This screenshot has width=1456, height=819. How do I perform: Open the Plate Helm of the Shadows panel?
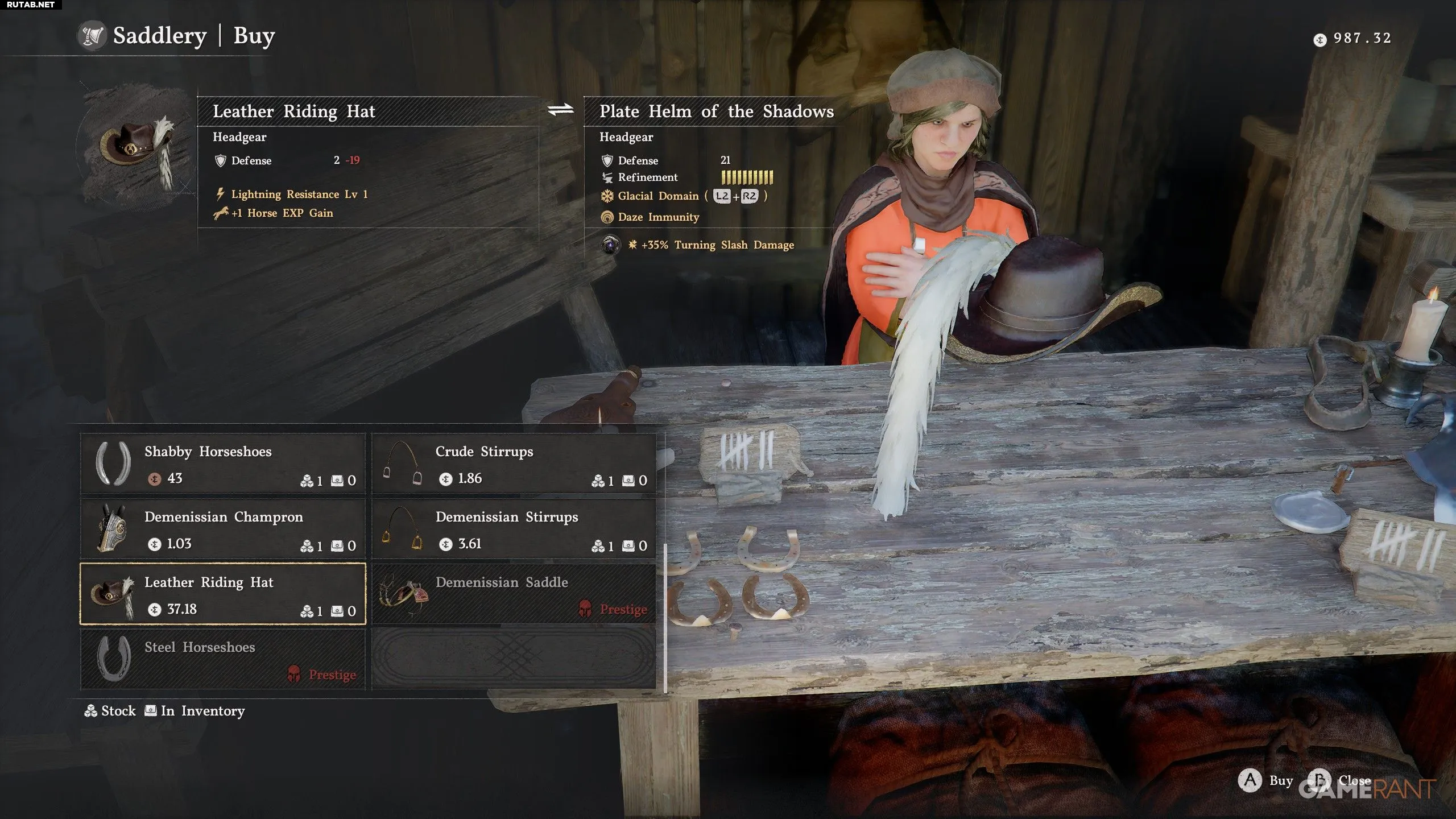point(716,111)
